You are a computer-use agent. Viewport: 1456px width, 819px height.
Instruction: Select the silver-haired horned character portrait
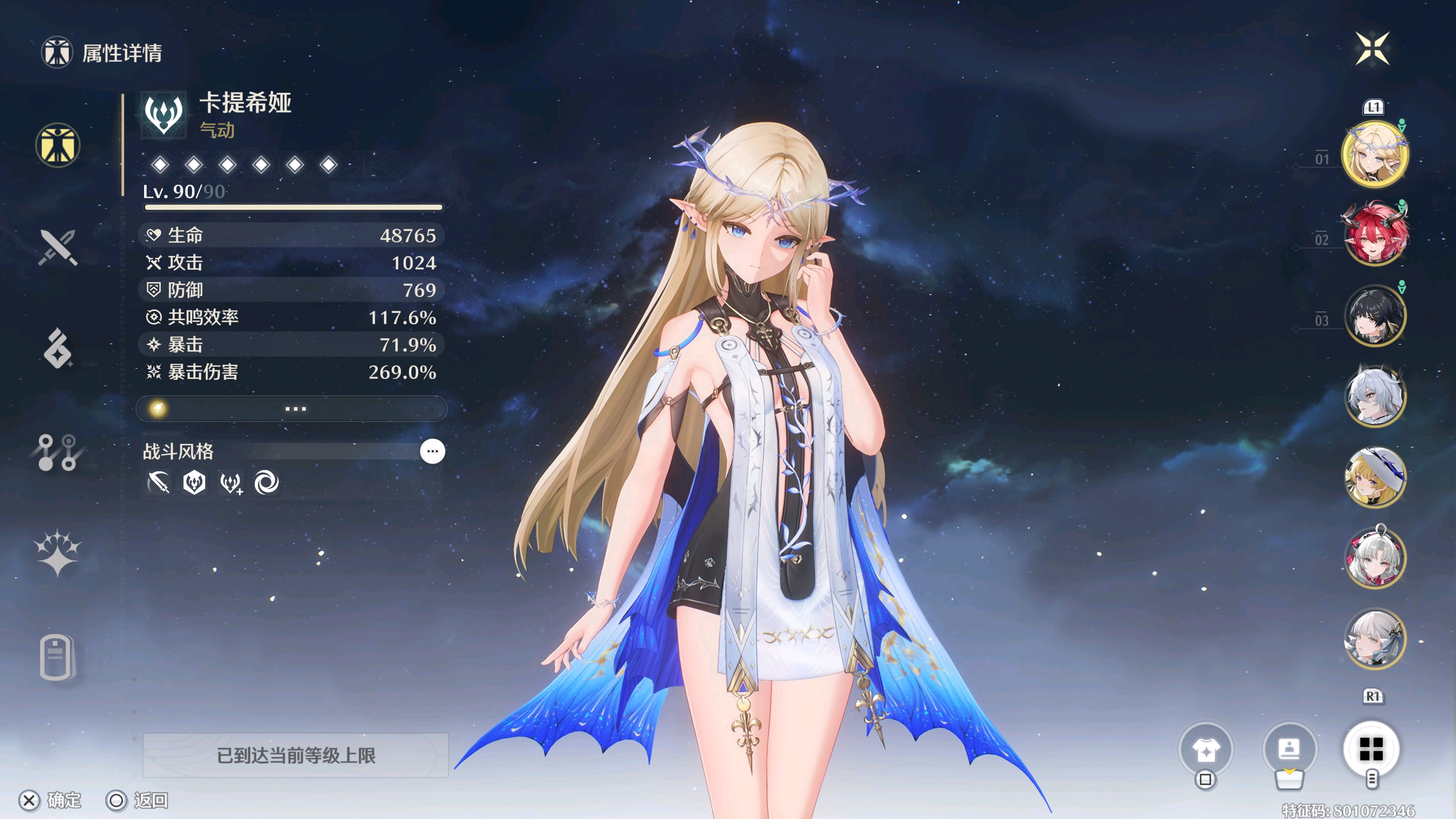[1374, 395]
